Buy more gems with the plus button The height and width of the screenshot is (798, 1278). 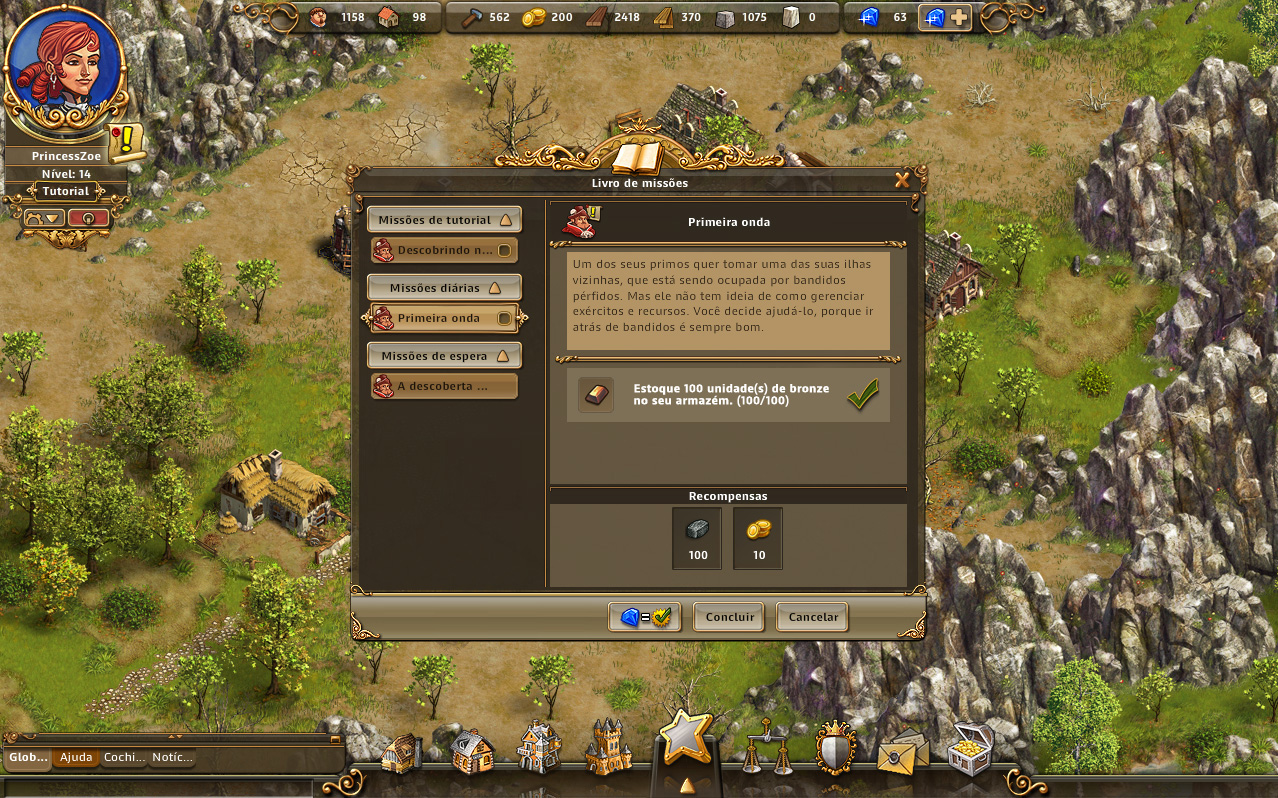(x=958, y=17)
